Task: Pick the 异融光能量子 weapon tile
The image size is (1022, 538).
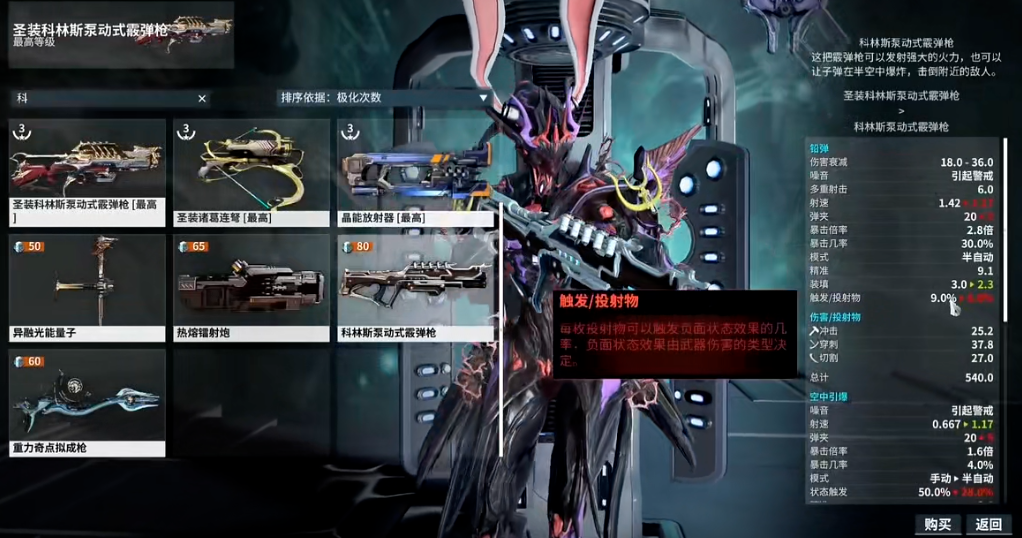Action: pos(87,286)
